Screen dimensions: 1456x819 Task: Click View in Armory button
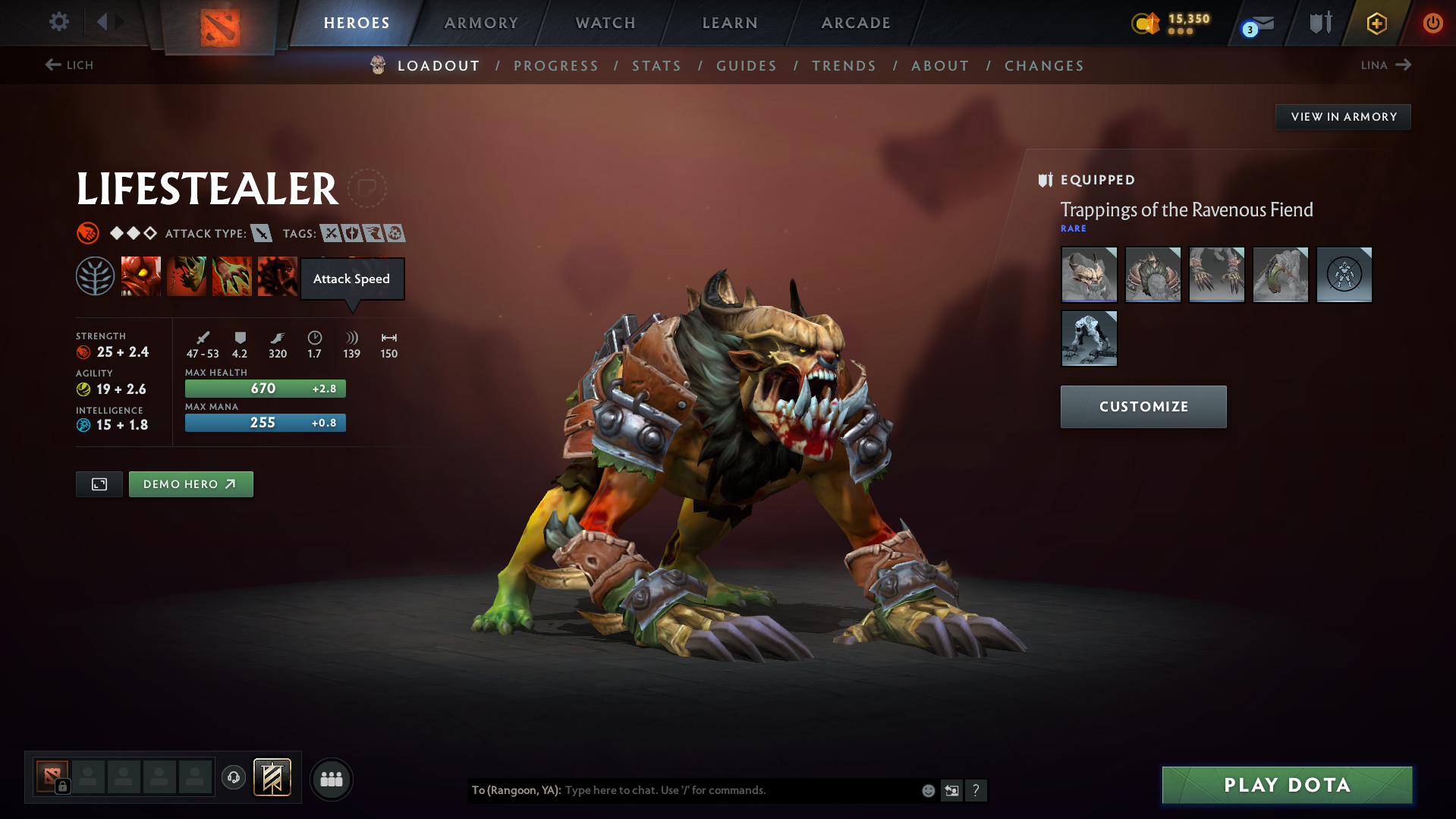point(1343,117)
